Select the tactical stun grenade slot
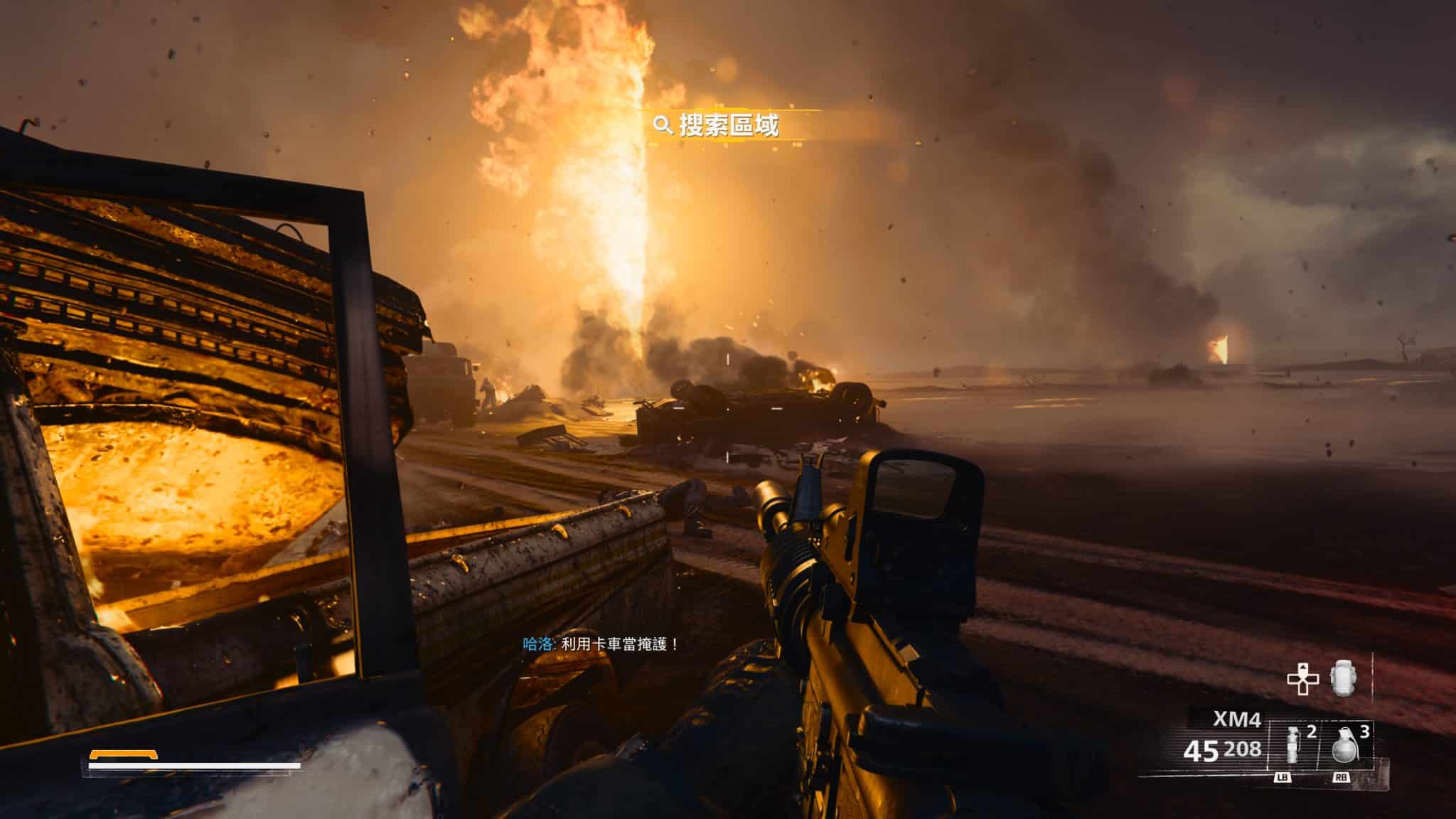 [x=1292, y=749]
